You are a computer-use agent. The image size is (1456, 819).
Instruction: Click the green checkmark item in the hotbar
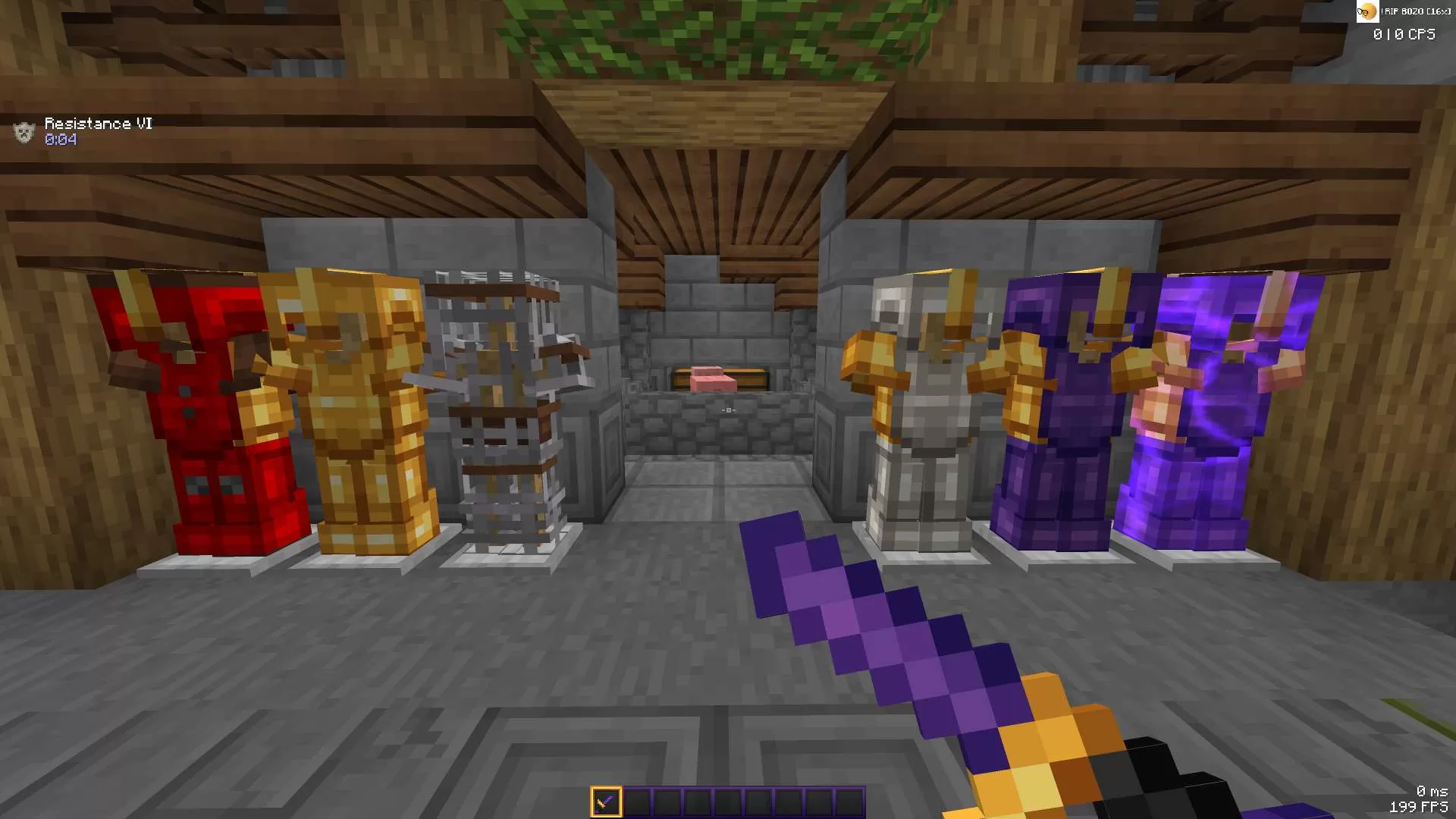(x=604, y=800)
